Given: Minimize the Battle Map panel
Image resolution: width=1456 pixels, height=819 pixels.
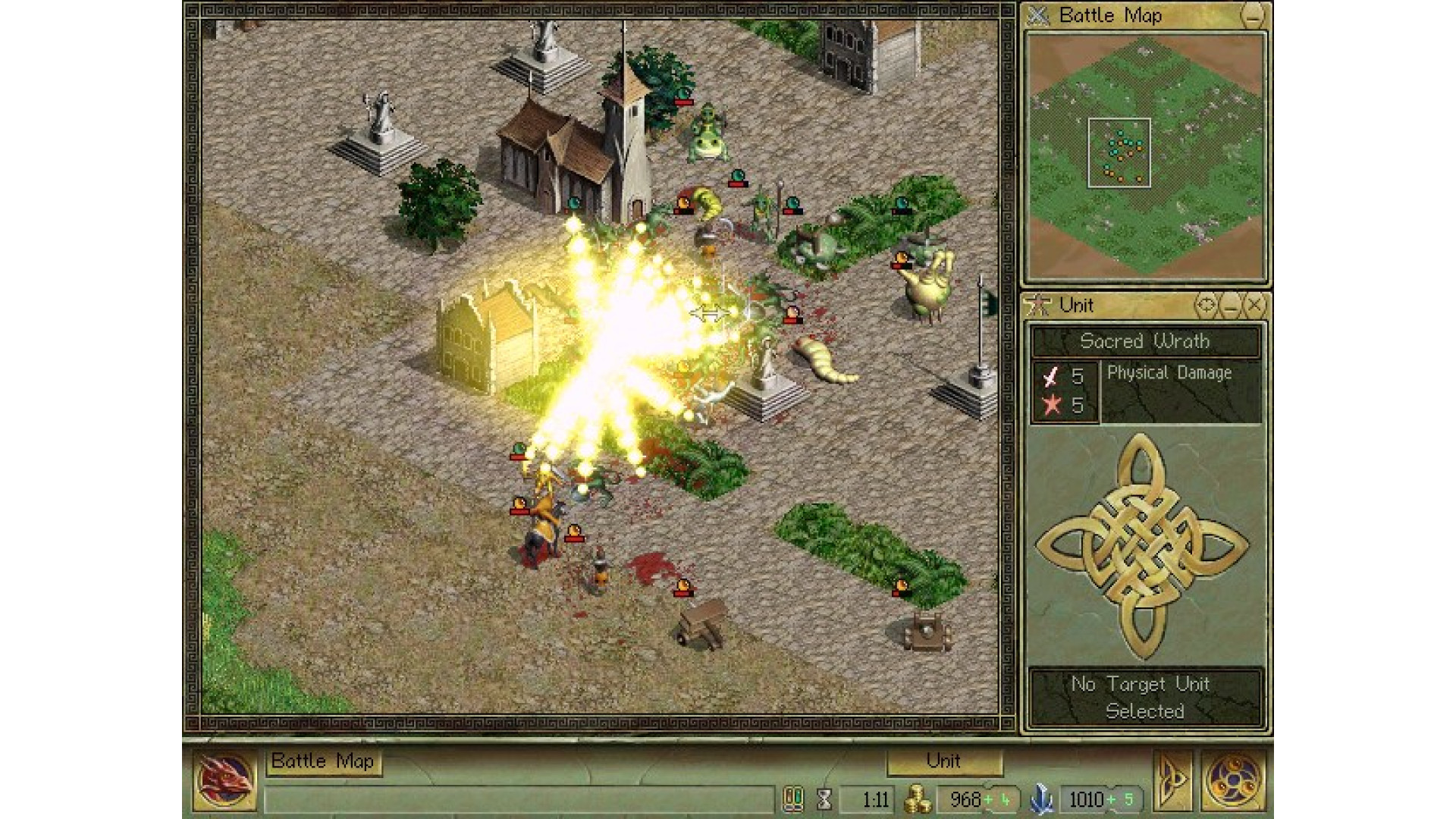Looking at the screenshot, I should coord(1253,16).
